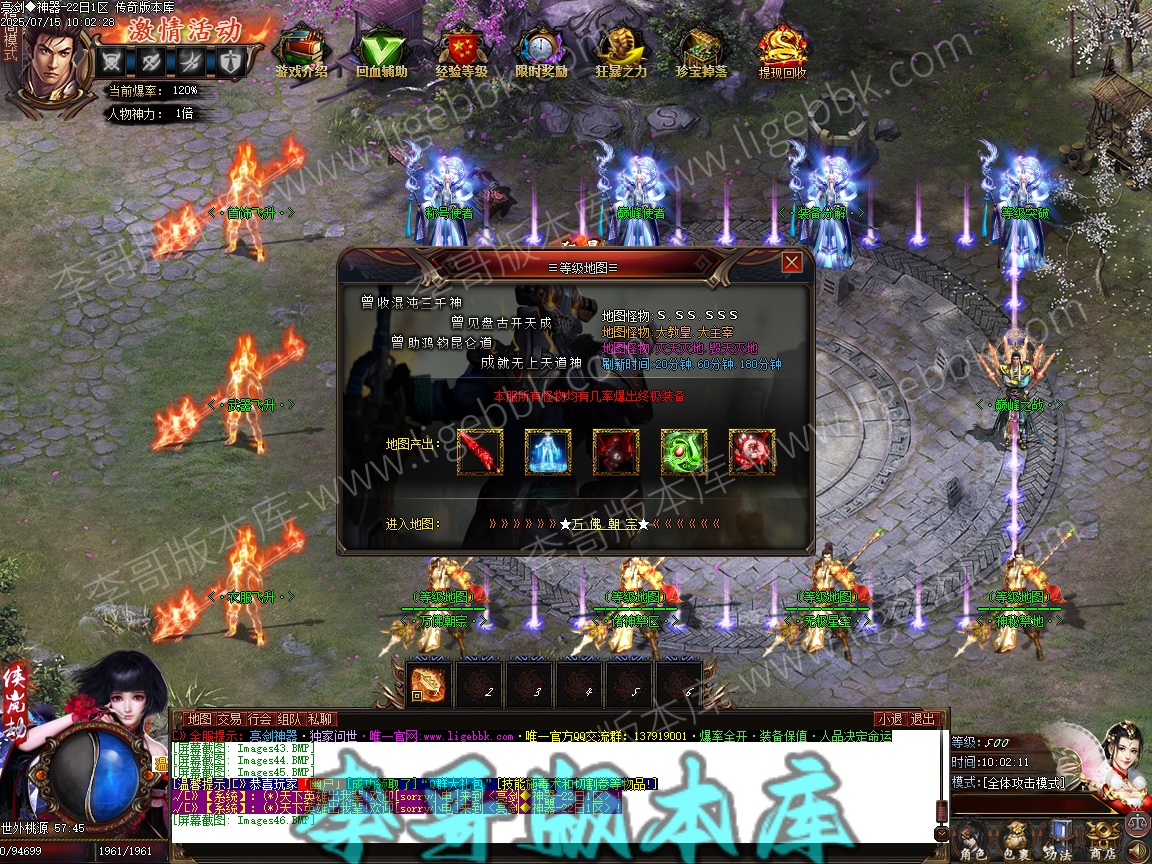This screenshot has height=864, width=1152.
Task: Switch chat to the 私聊 private tab
Action: coord(321,719)
